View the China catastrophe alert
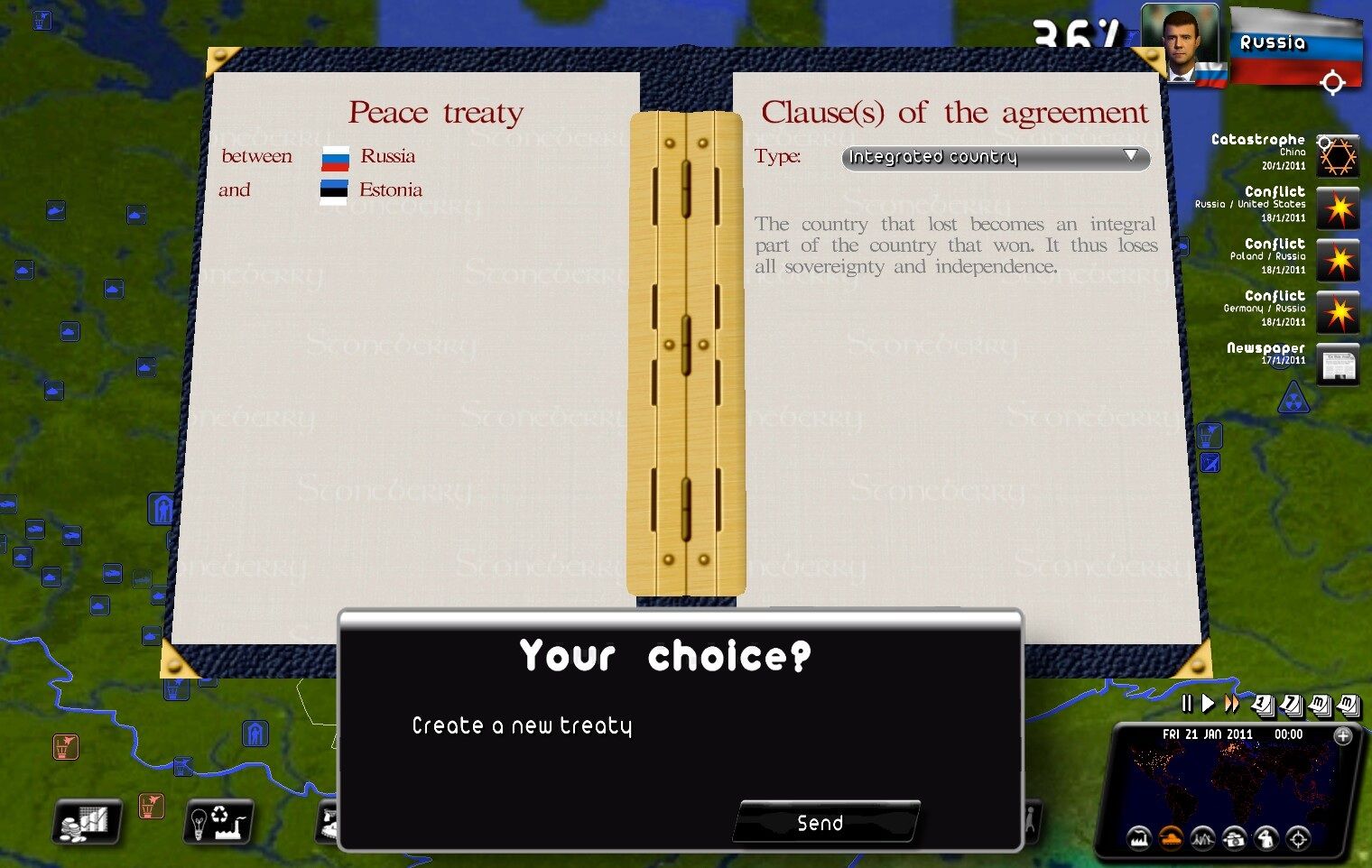This screenshot has height=868, width=1372. point(1339,155)
